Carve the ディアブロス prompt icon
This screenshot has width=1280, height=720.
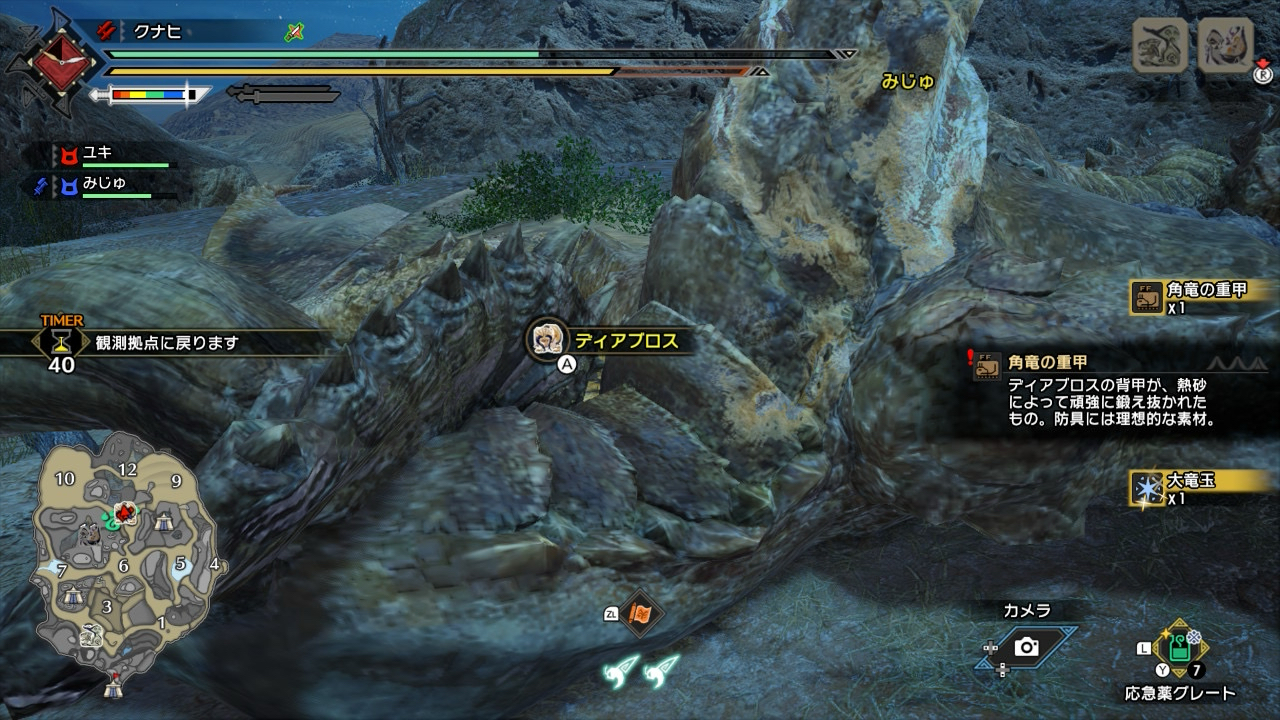point(546,340)
